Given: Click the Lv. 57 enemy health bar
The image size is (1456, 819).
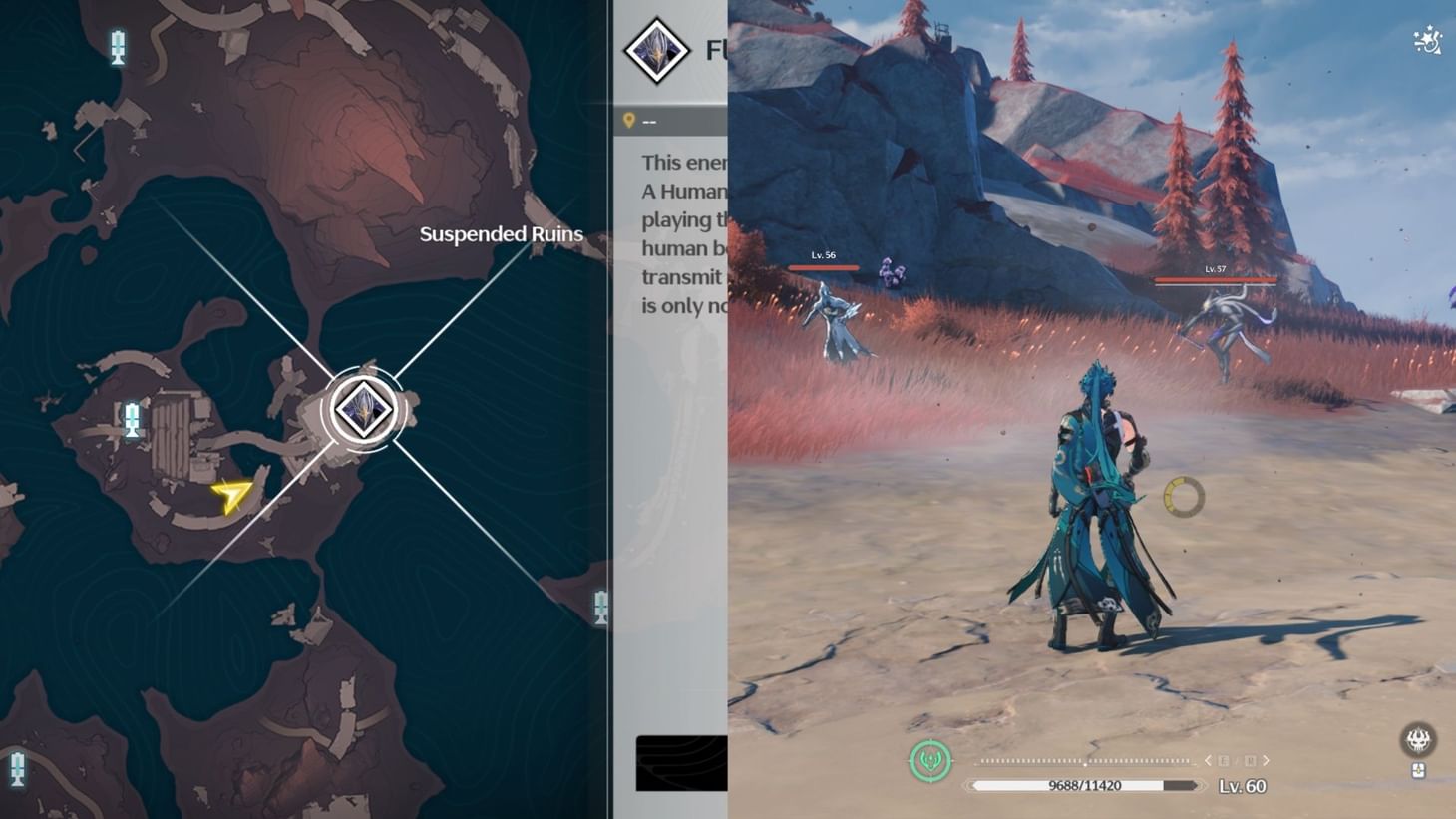Looking at the screenshot, I should [1215, 280].
